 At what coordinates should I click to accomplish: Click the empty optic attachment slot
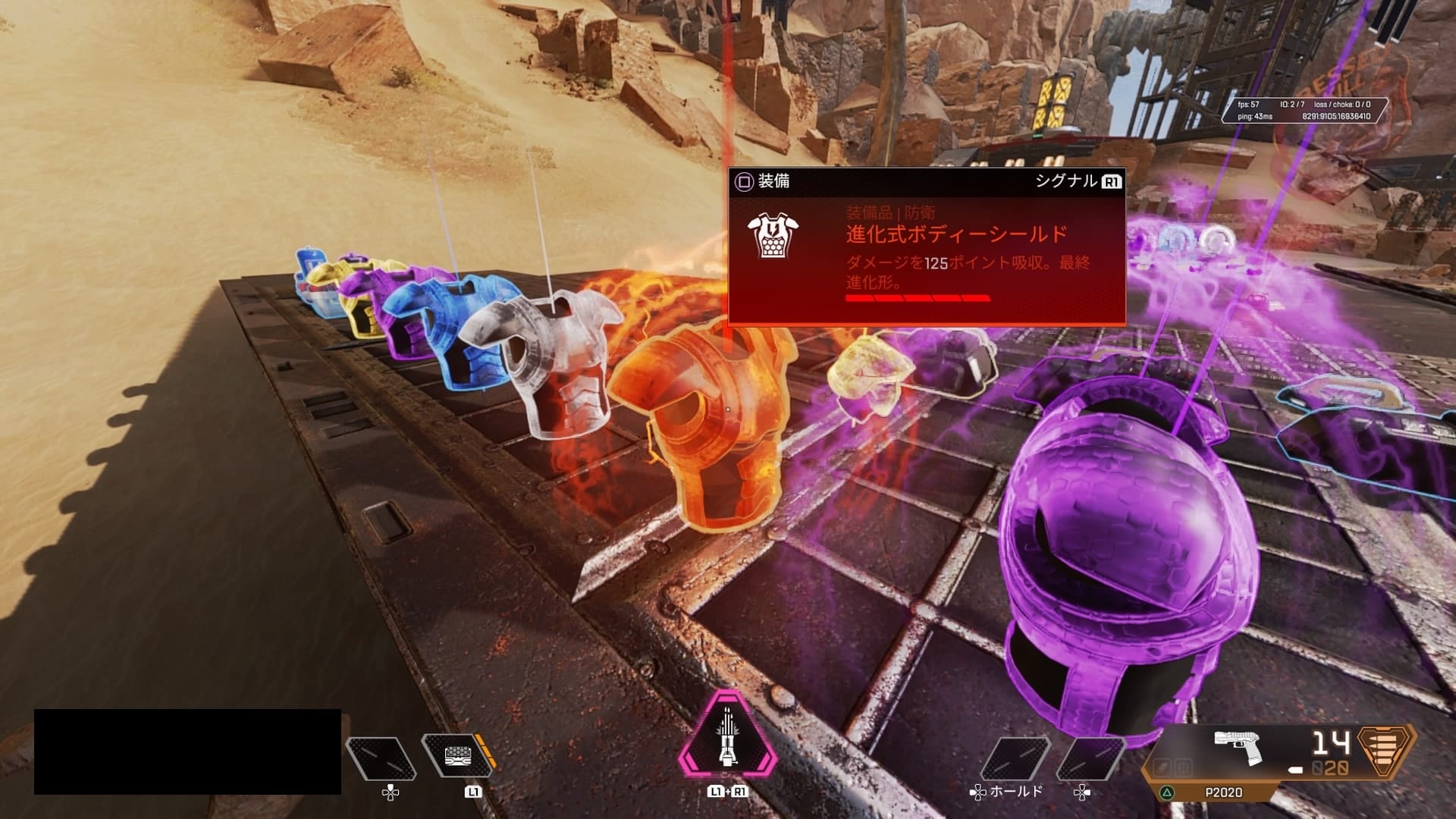[x=1182, y=768]
